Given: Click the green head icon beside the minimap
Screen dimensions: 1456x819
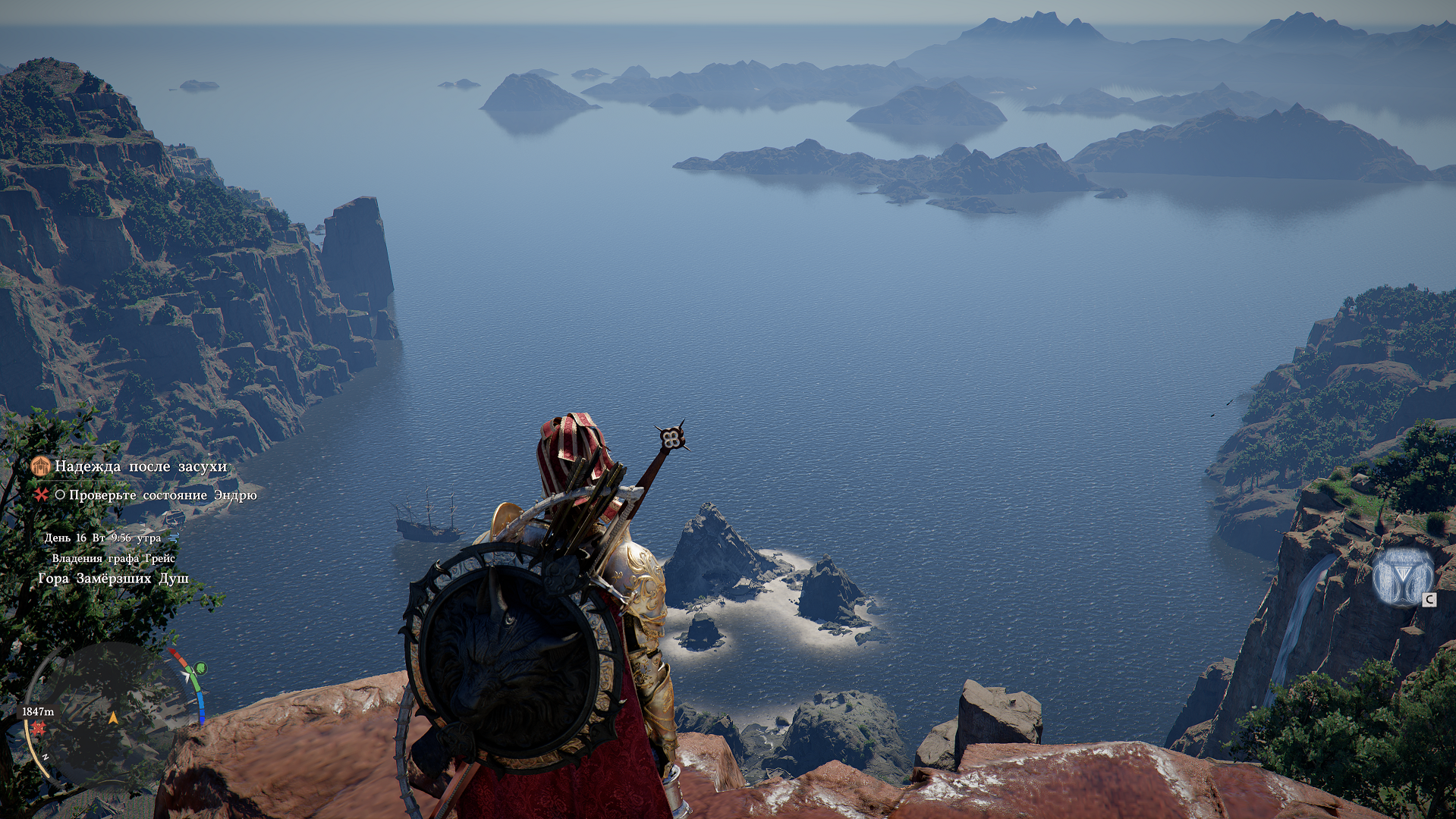Looking at the screenshot, I should [201, 668].
